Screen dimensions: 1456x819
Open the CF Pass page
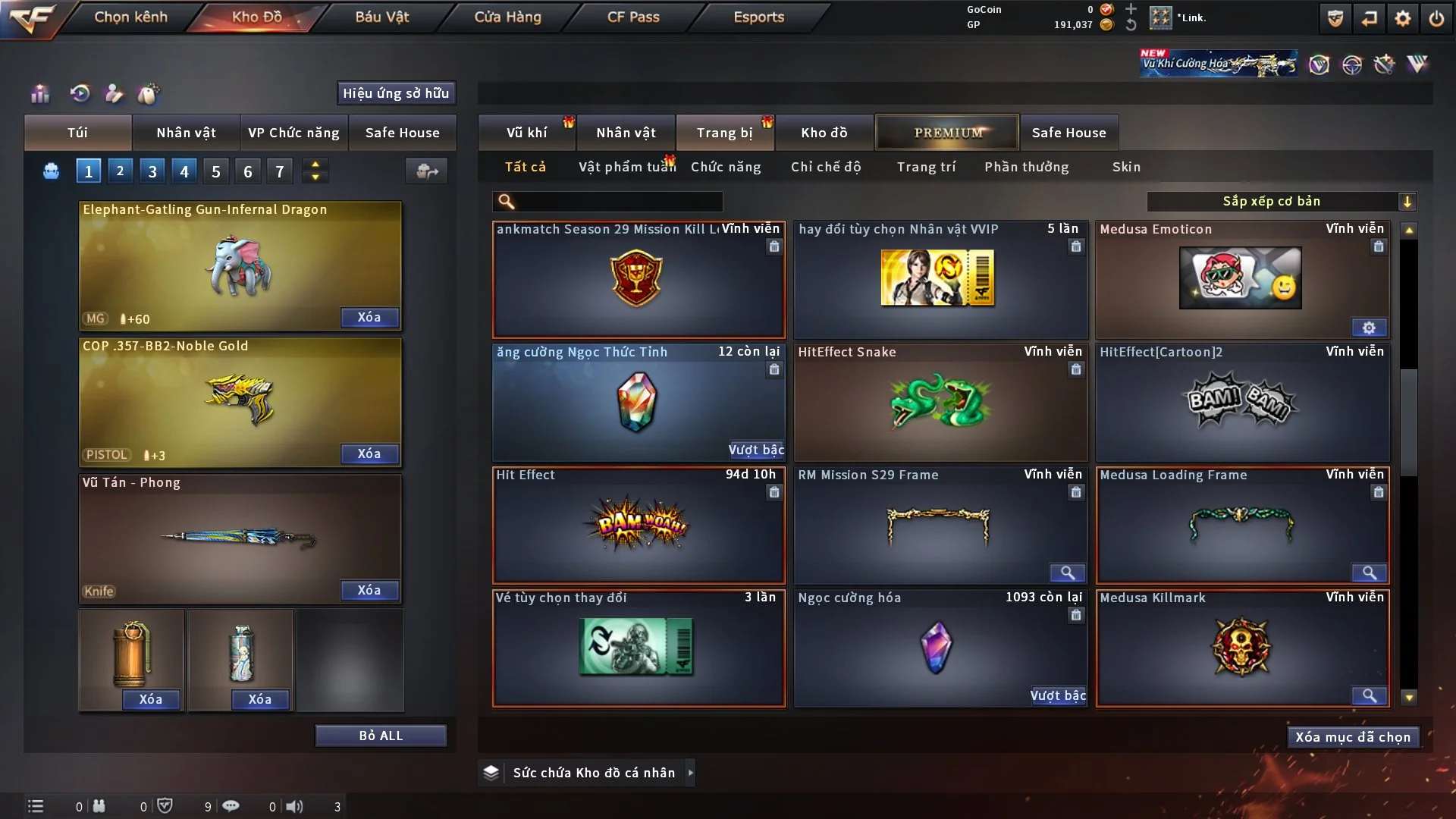click(x=633, y=17)
